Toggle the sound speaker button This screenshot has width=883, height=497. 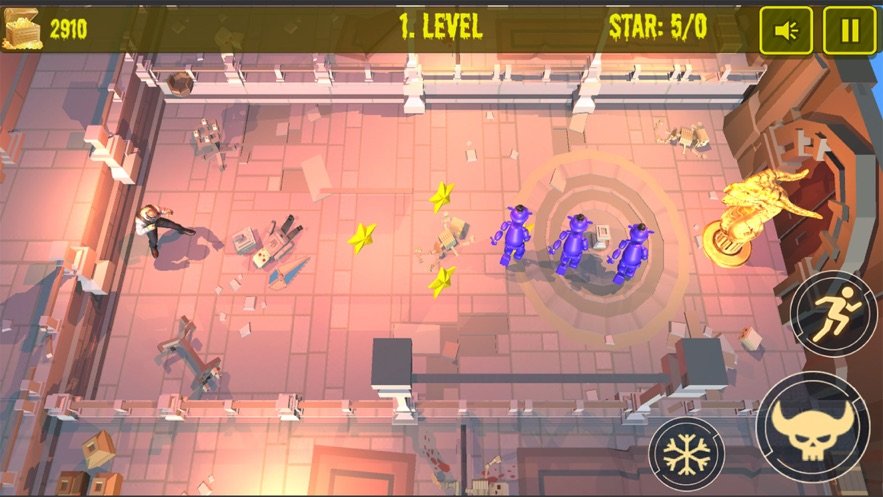[x=786, y=31]
